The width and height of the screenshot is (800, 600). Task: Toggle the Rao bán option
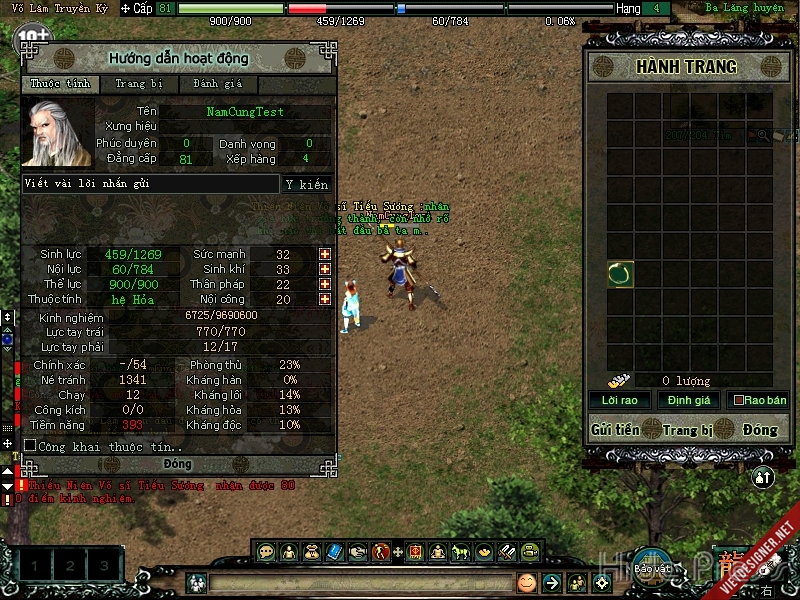point(740,400)
